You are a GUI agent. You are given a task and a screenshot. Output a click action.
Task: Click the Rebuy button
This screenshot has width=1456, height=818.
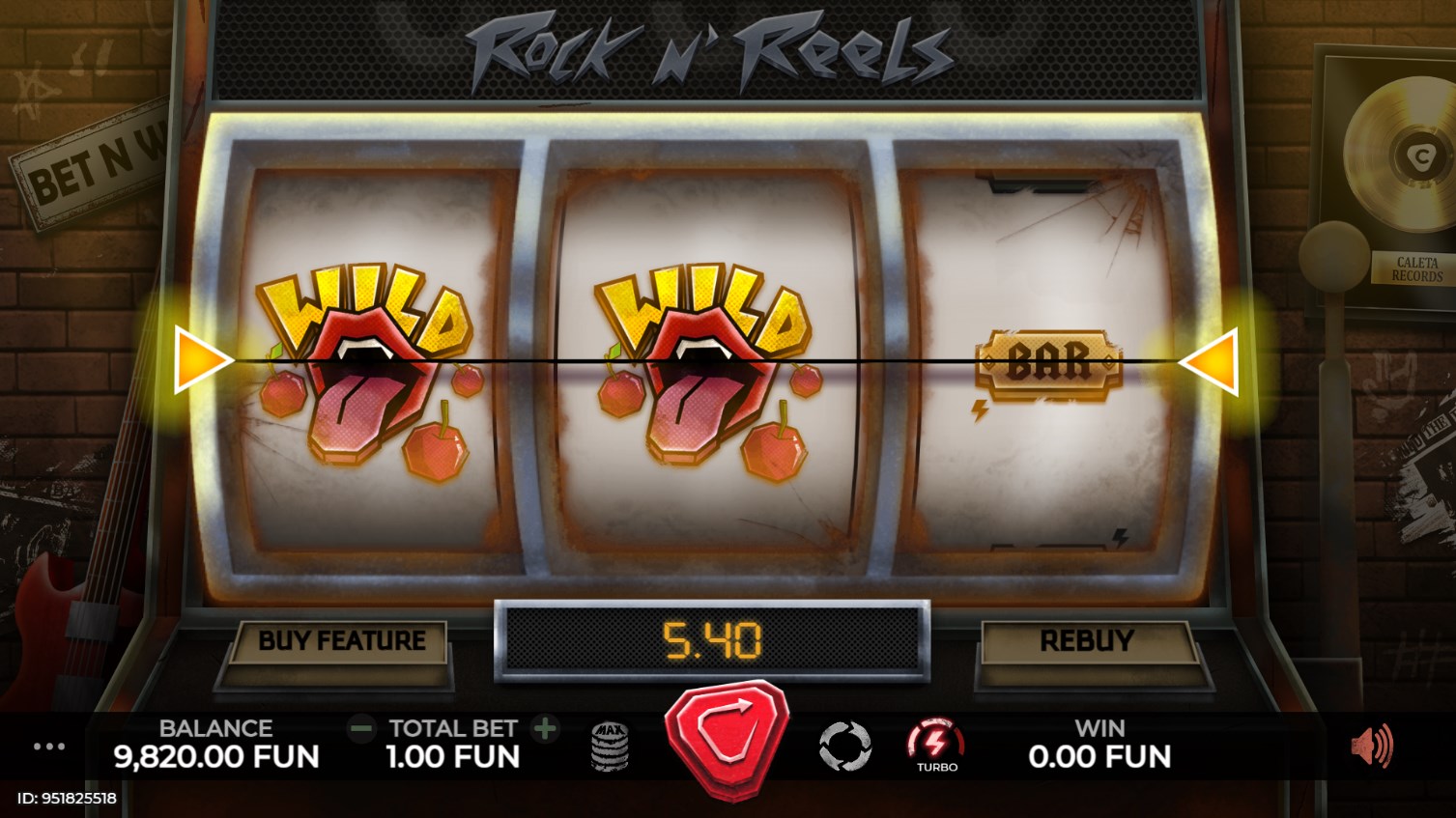point(1086,641)
